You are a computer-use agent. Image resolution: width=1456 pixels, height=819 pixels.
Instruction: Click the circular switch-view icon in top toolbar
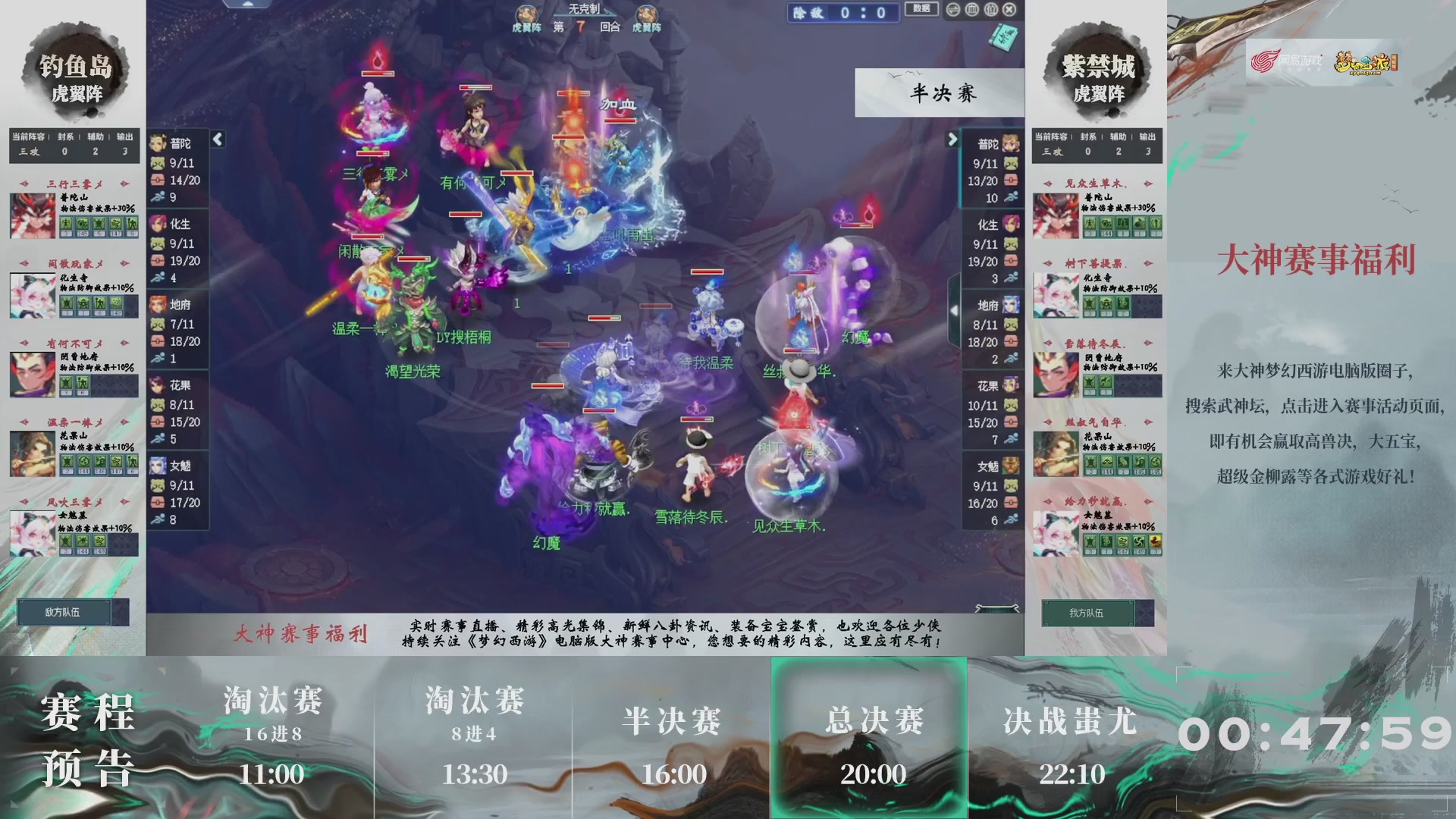[x=952, y=9]
